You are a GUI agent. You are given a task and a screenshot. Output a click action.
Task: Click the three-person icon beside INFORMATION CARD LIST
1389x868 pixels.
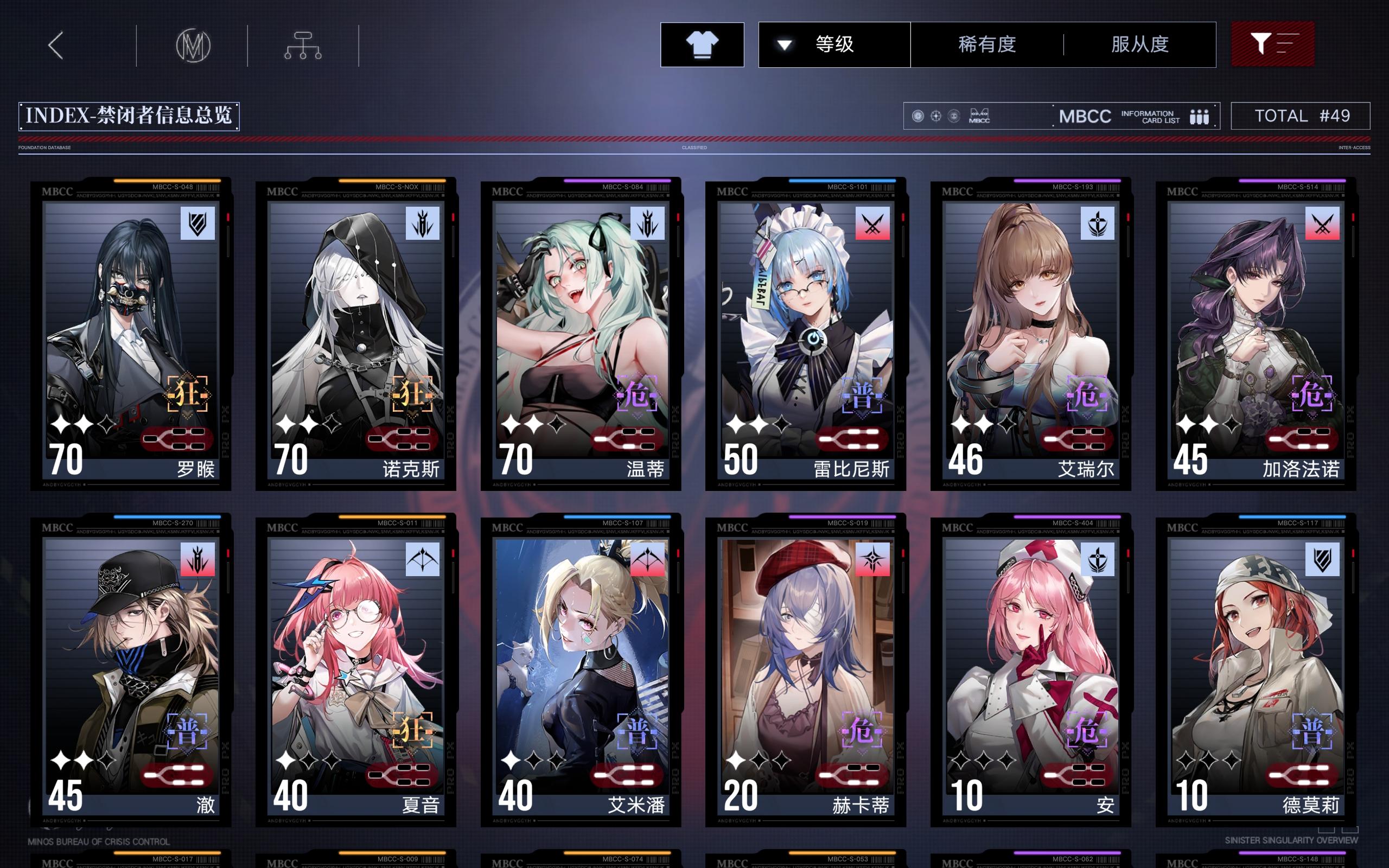click(1201, 116)
